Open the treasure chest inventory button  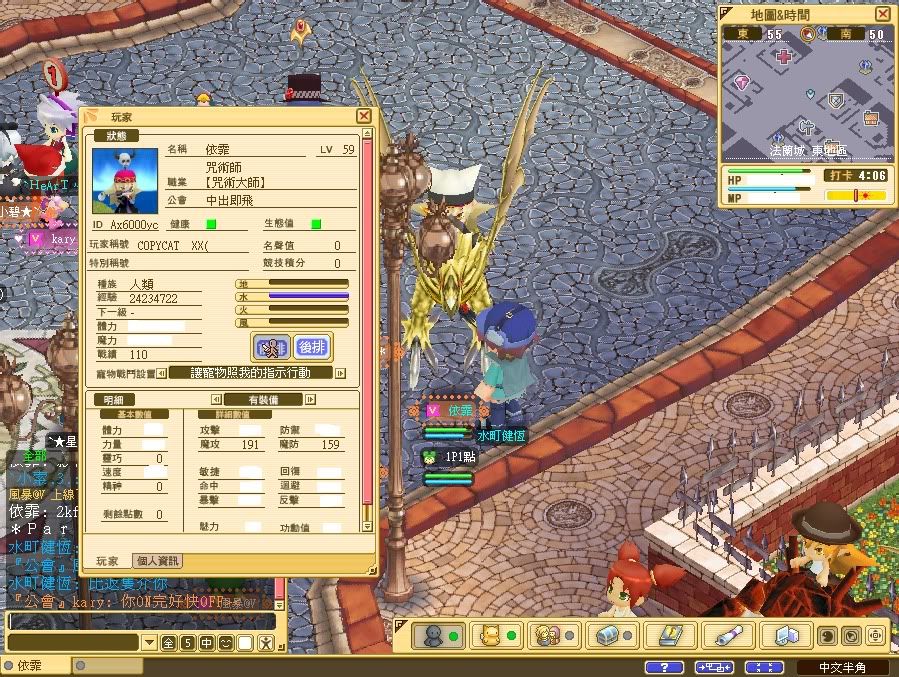(x=611, y=635)
